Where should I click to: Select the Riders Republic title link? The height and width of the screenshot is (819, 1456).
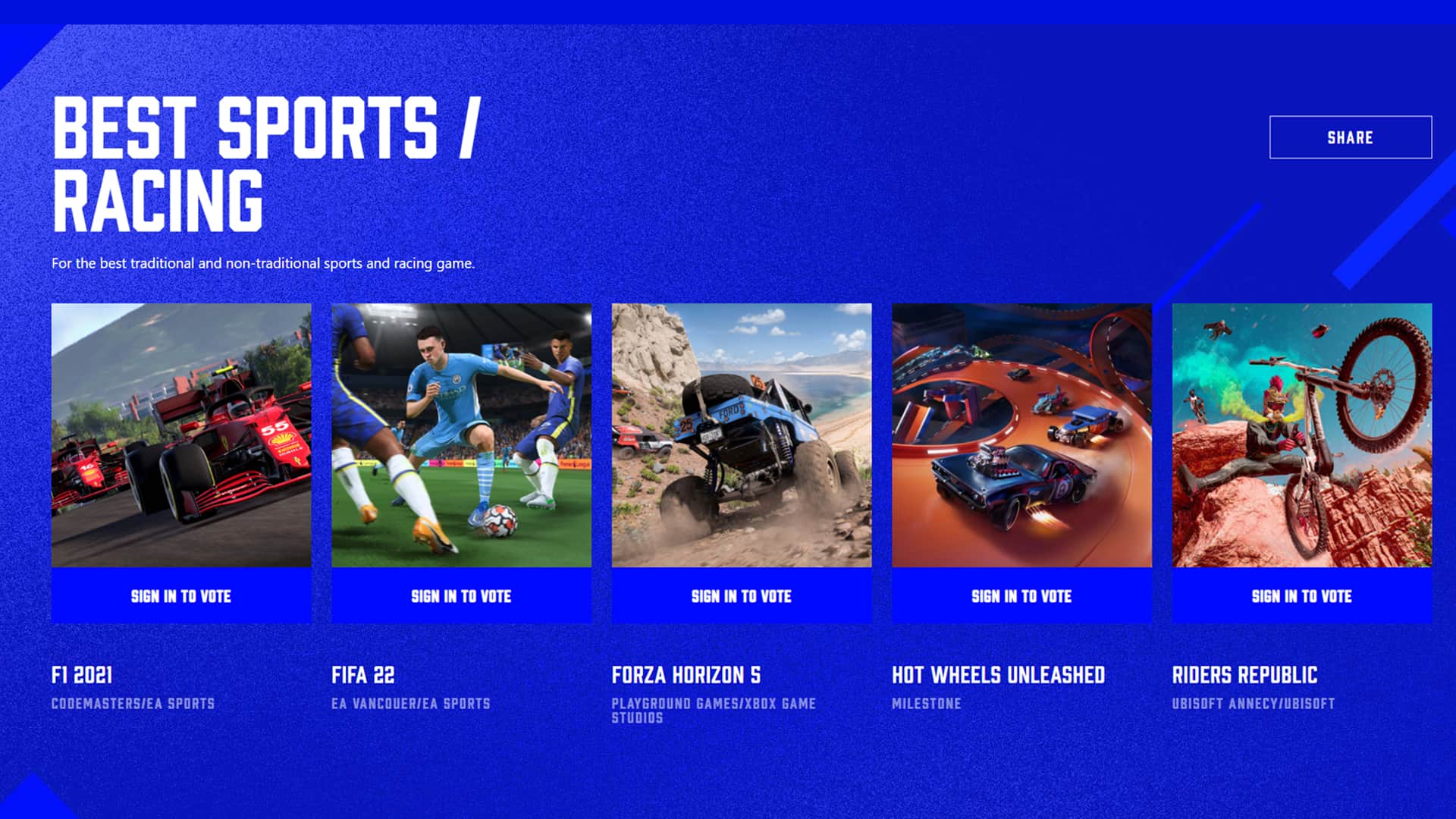tap(1244, 674)
